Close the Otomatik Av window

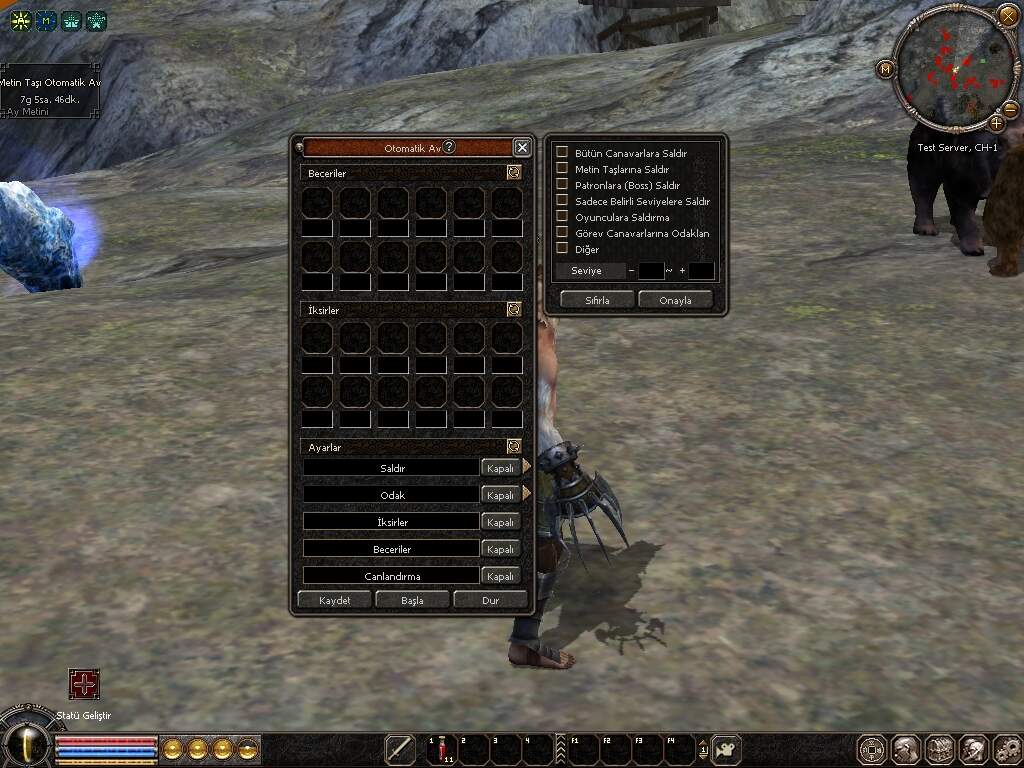click(x=522, y=147)
